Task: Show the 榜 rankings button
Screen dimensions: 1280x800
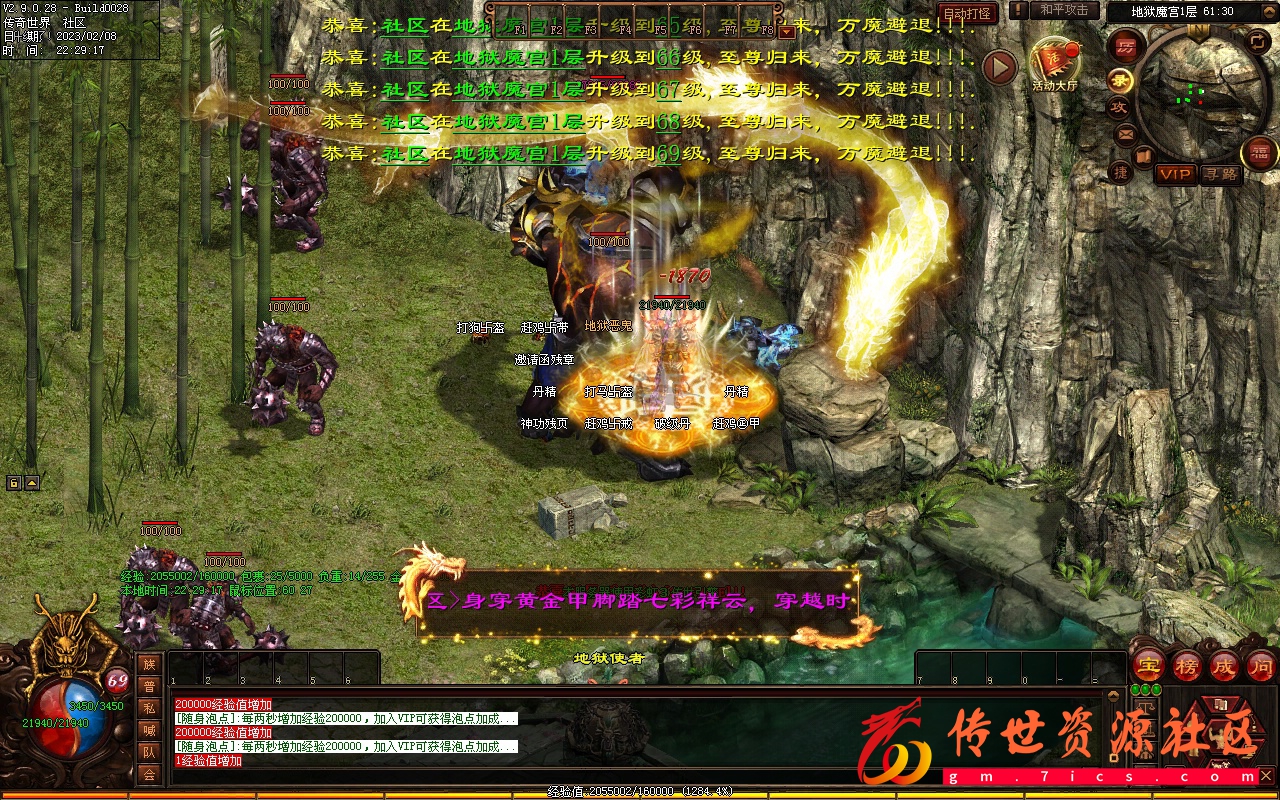Action: click(1187, 666)
